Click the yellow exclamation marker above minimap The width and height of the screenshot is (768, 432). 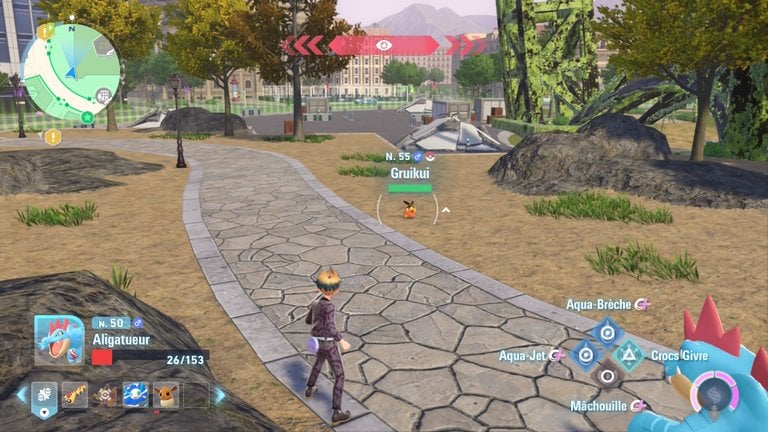coord(45,31)
